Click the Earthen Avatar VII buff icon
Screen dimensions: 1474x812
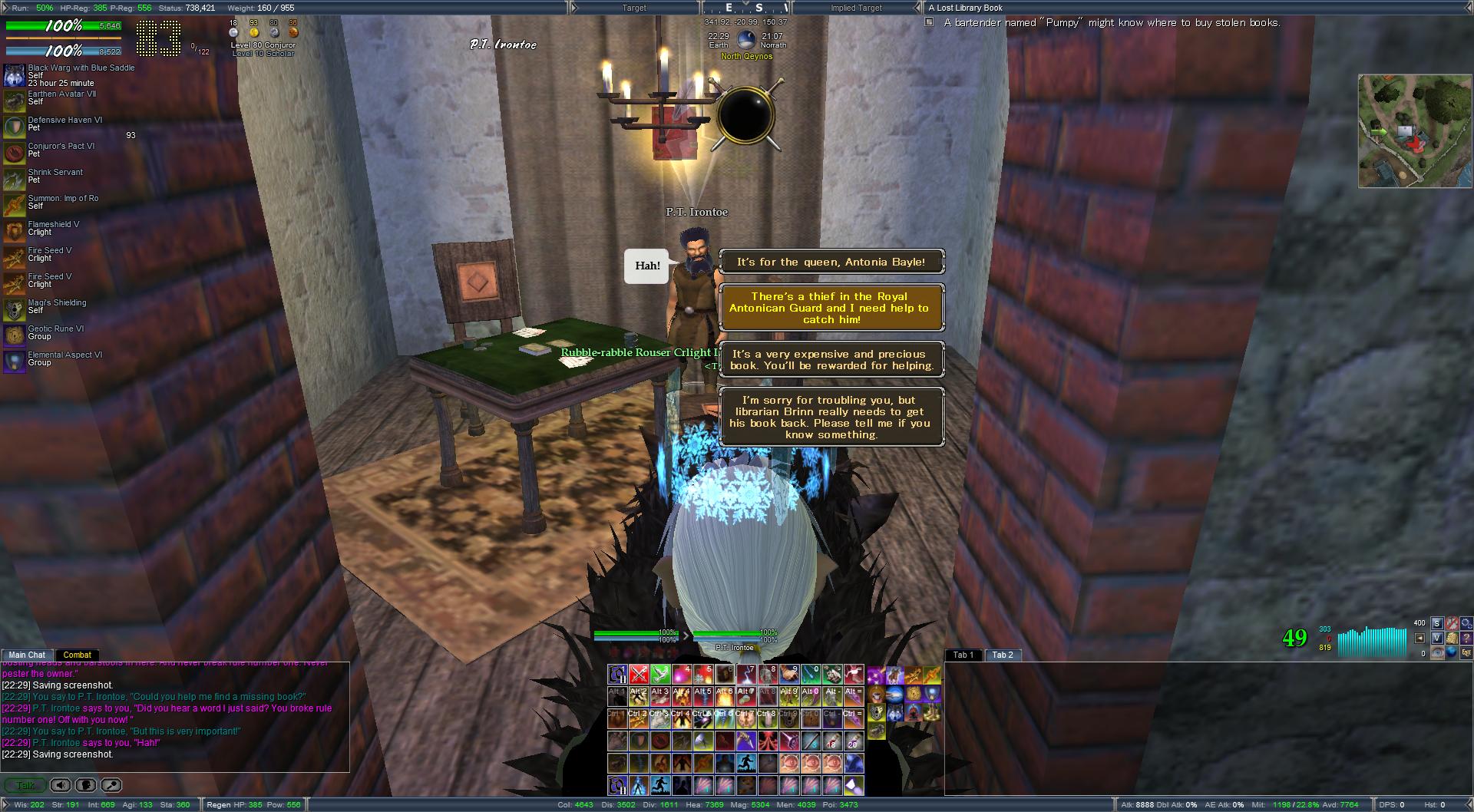click(15, 101)
